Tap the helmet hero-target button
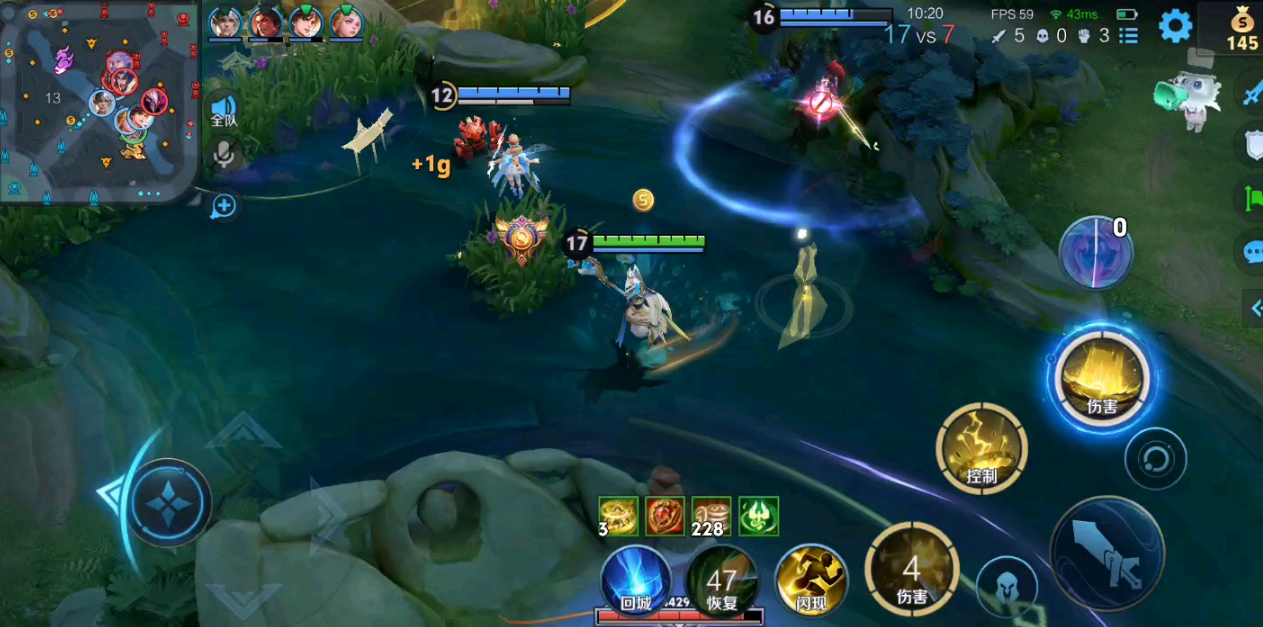Viewport: 1263px width, 627px height. tap(1006, 585)
